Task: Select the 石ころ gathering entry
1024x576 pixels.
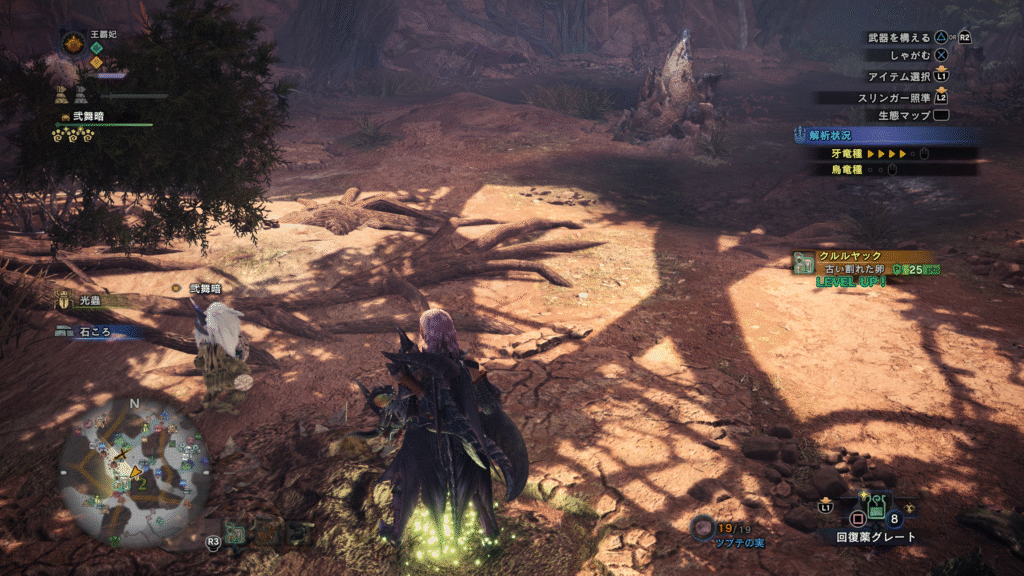Action: (96, 331)
